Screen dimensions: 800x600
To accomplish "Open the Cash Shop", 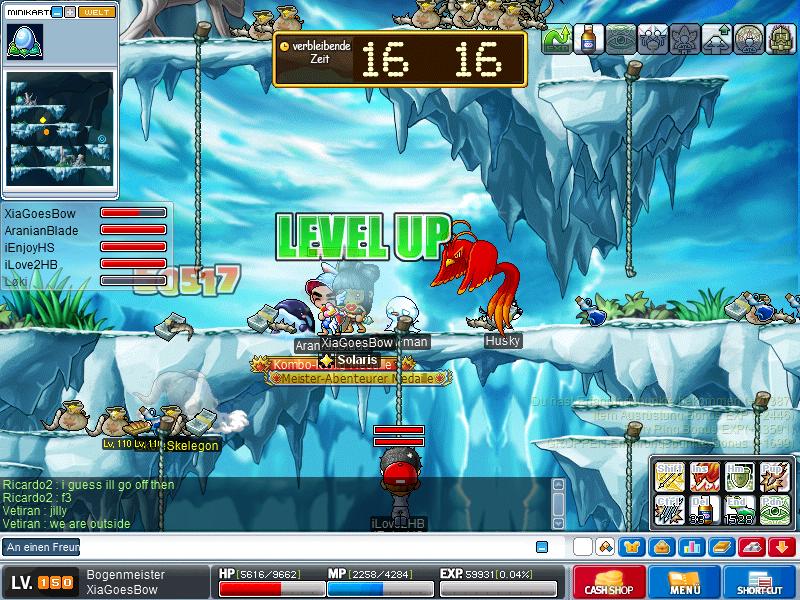I will [x=608, y=582].
